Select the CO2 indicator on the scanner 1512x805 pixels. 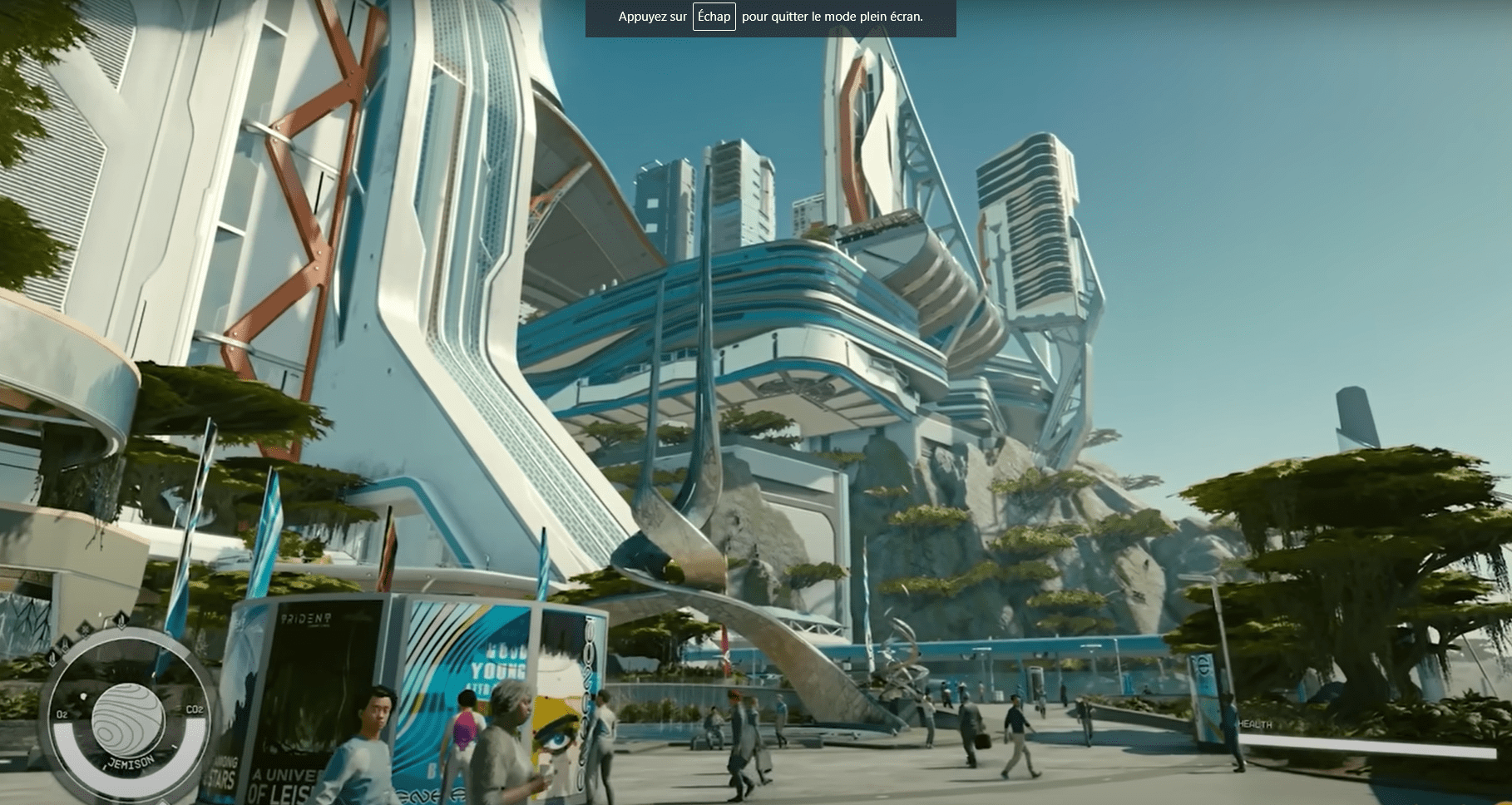pyautogui.click(x=195, y=710)
